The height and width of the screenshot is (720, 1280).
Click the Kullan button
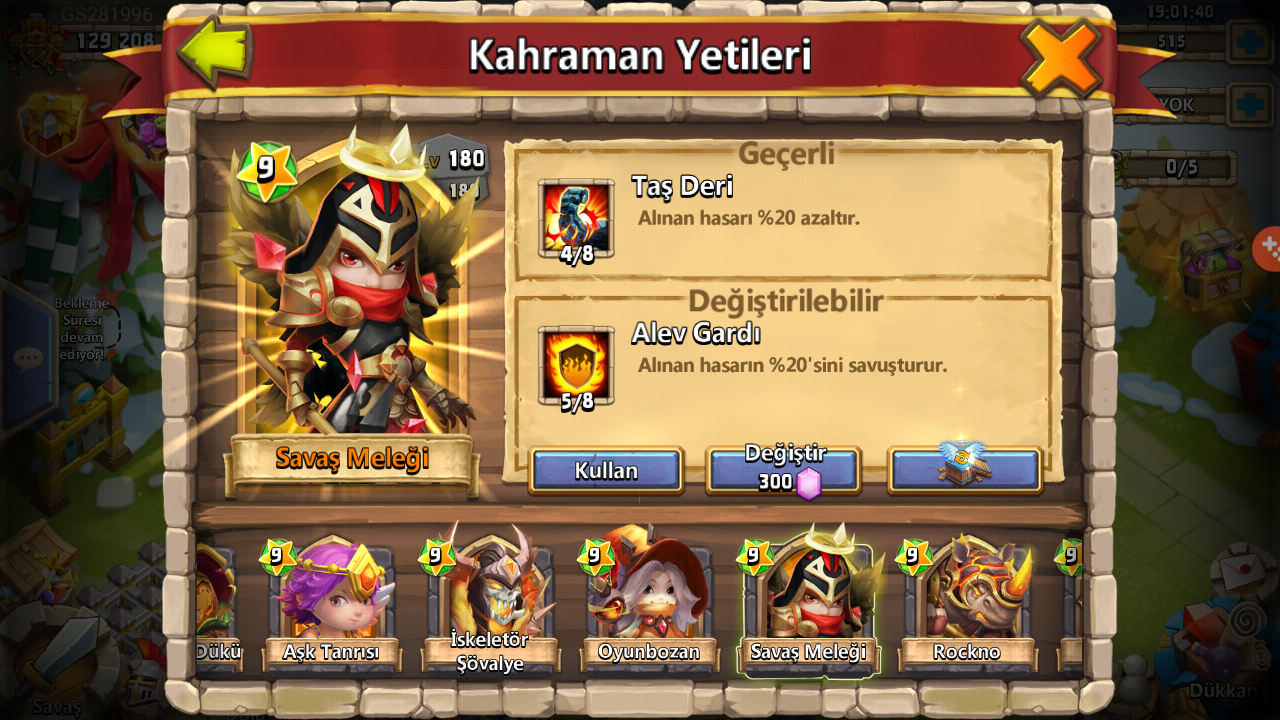(606, 470)
